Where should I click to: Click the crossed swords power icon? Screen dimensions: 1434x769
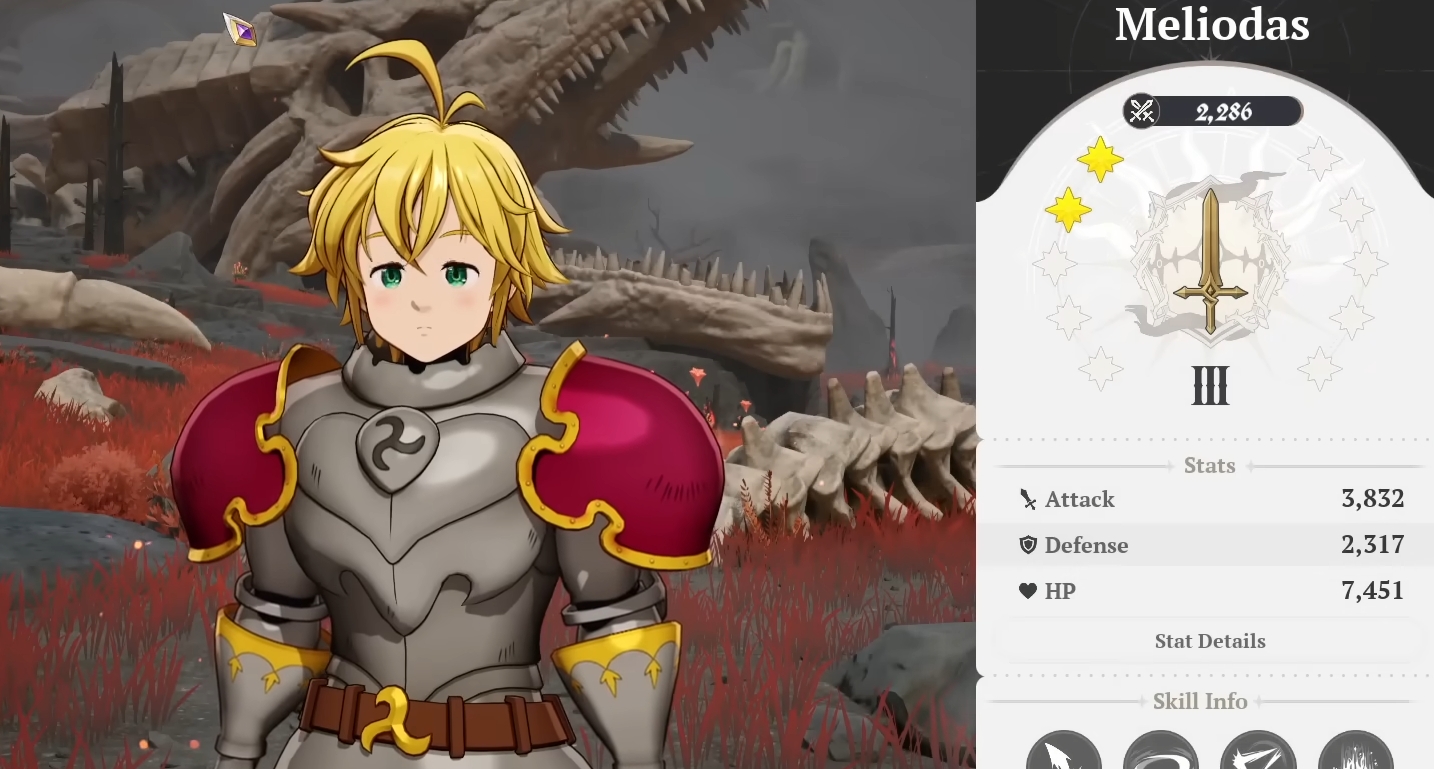(x=1140, y=111)
